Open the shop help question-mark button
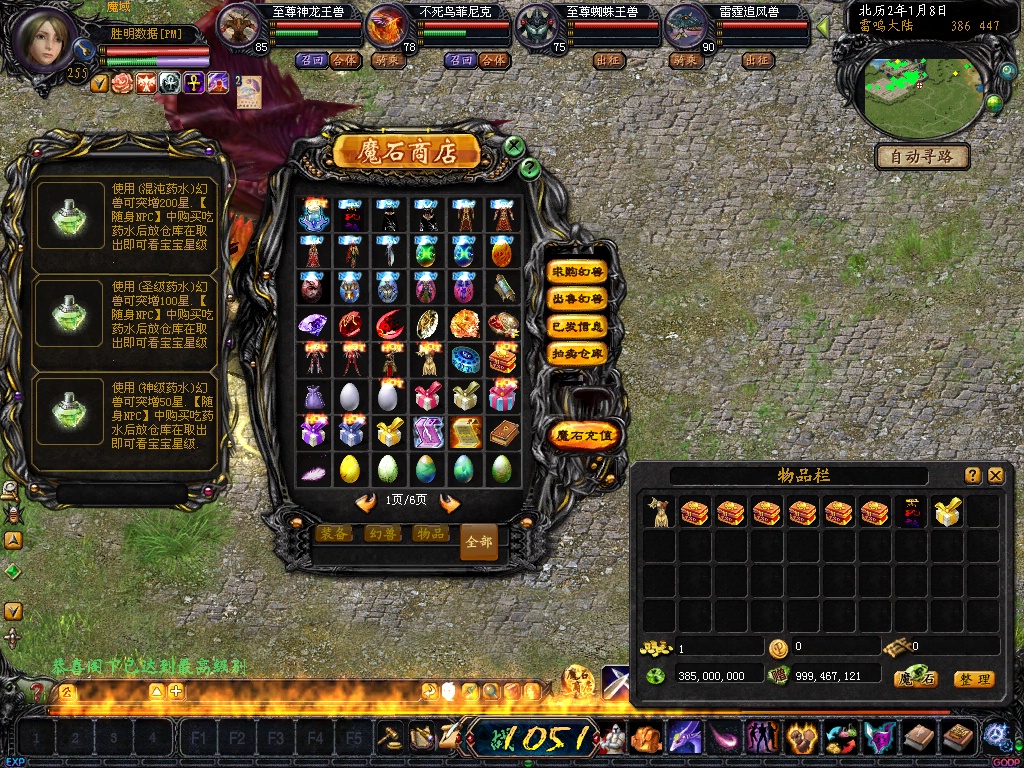1024x768 pixels. pyautogui.click(x=530, y=168)
